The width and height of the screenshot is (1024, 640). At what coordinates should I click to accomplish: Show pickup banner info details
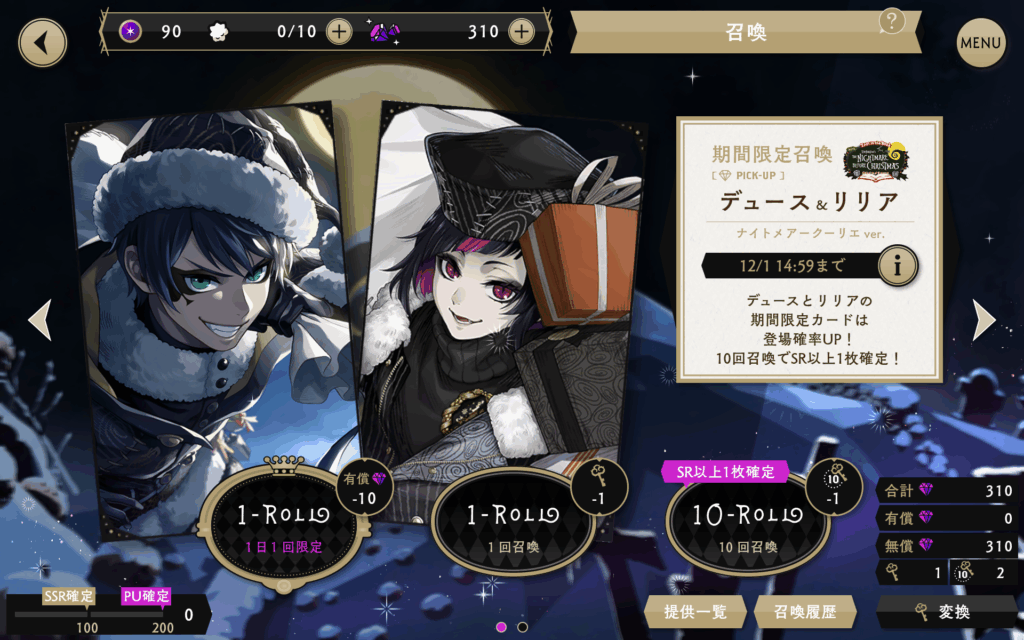coord(897,266)
